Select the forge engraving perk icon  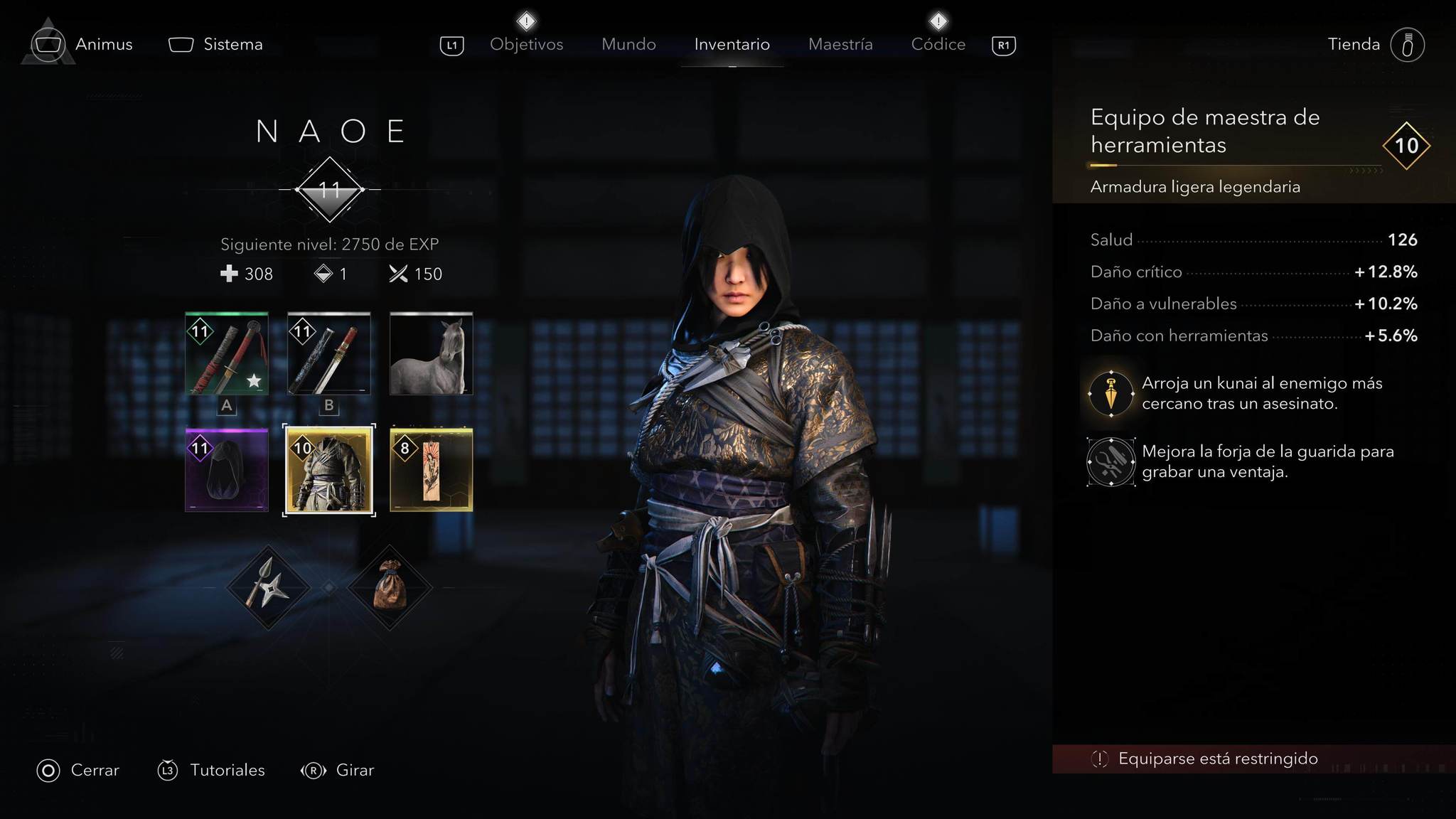[x=1110, y=462]
